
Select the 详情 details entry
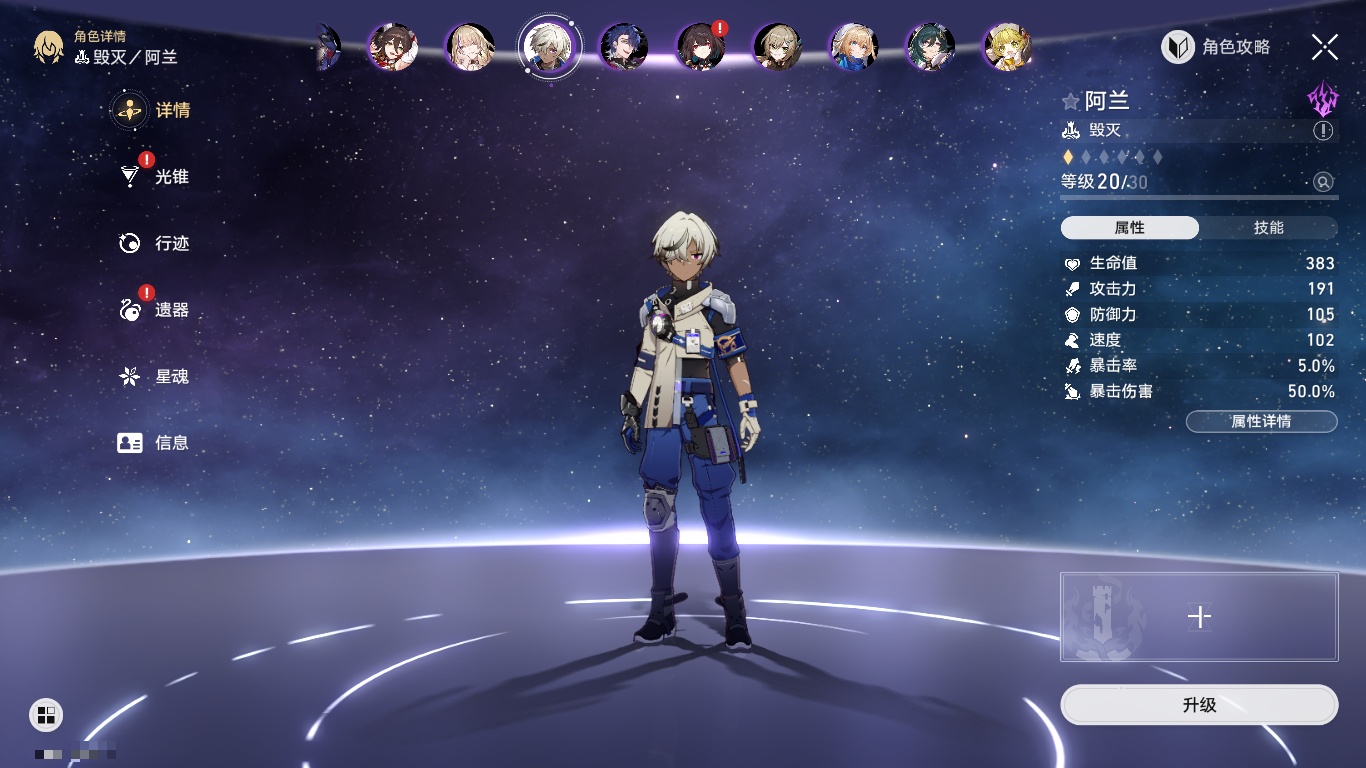pos(156,110)
